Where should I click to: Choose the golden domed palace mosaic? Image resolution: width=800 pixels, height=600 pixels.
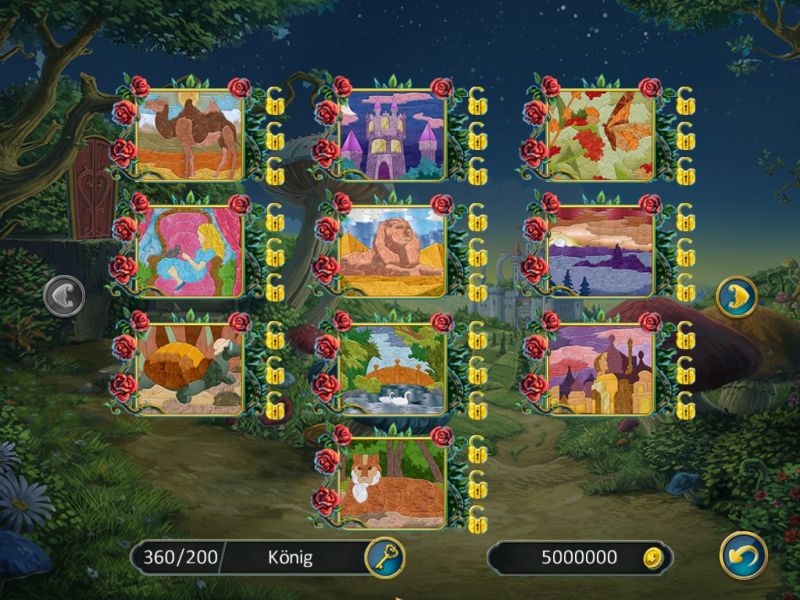pos(600,369)
